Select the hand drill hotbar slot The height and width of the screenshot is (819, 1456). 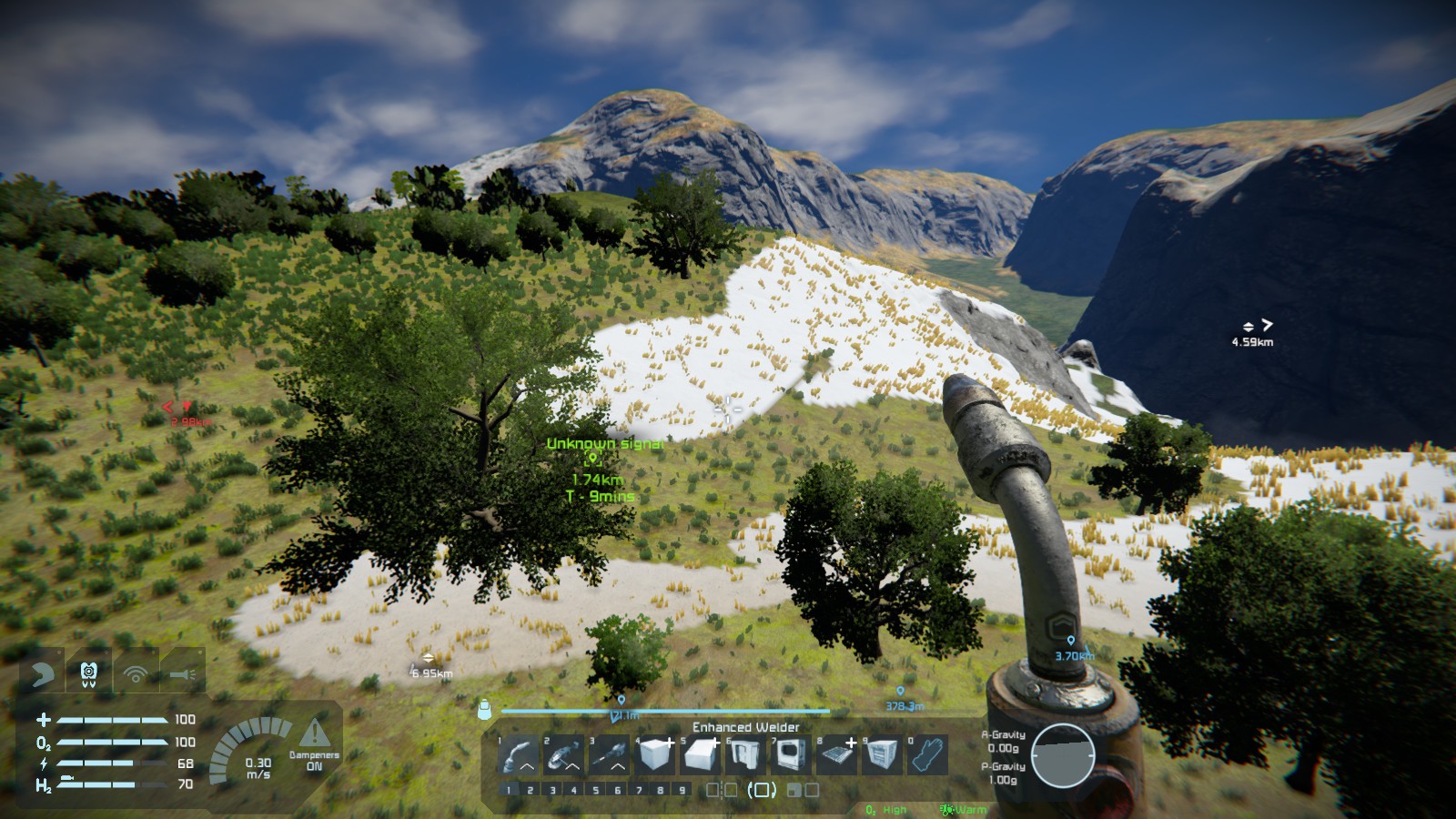611,755
